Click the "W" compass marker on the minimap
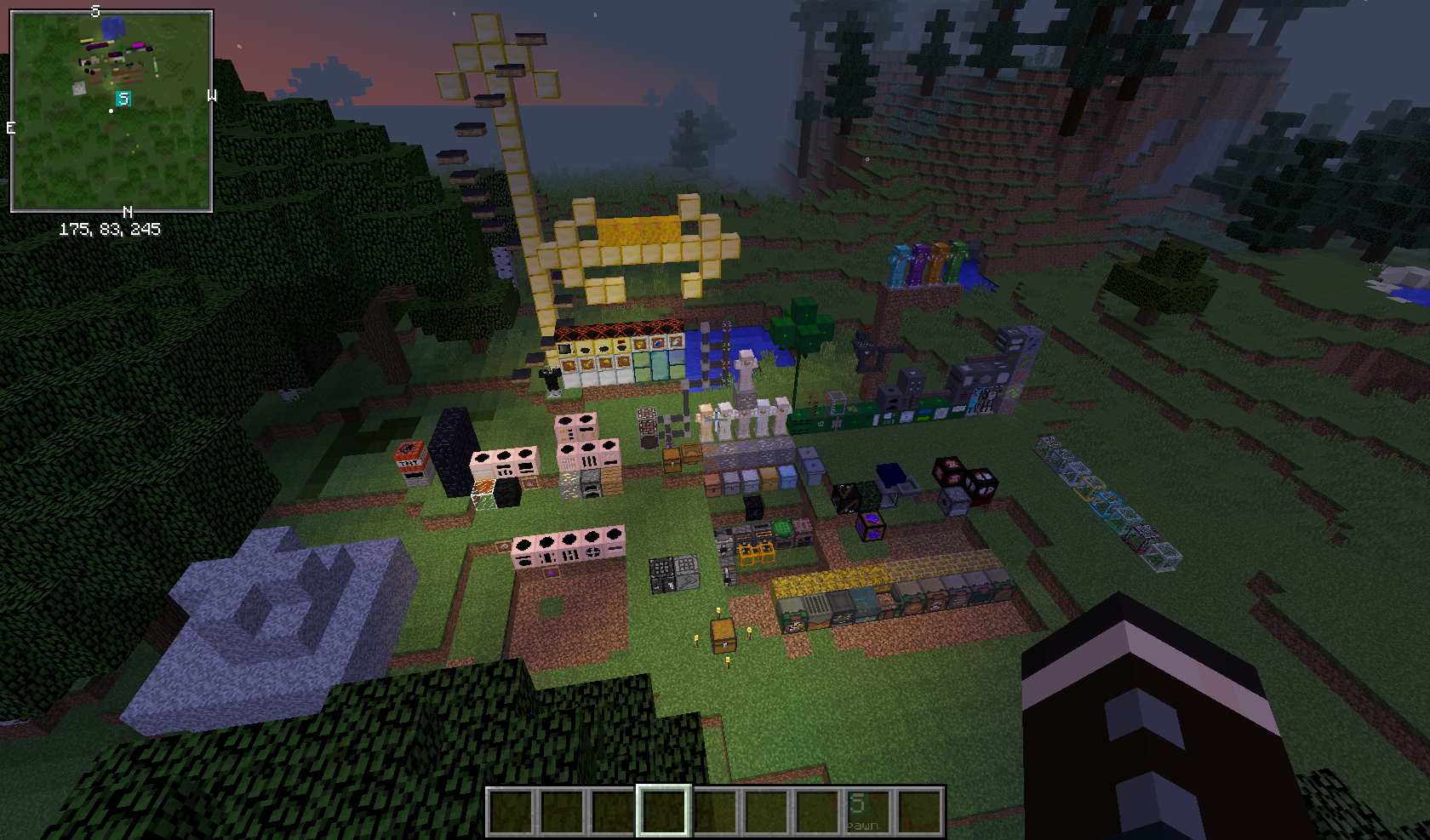 click(213, 96)
